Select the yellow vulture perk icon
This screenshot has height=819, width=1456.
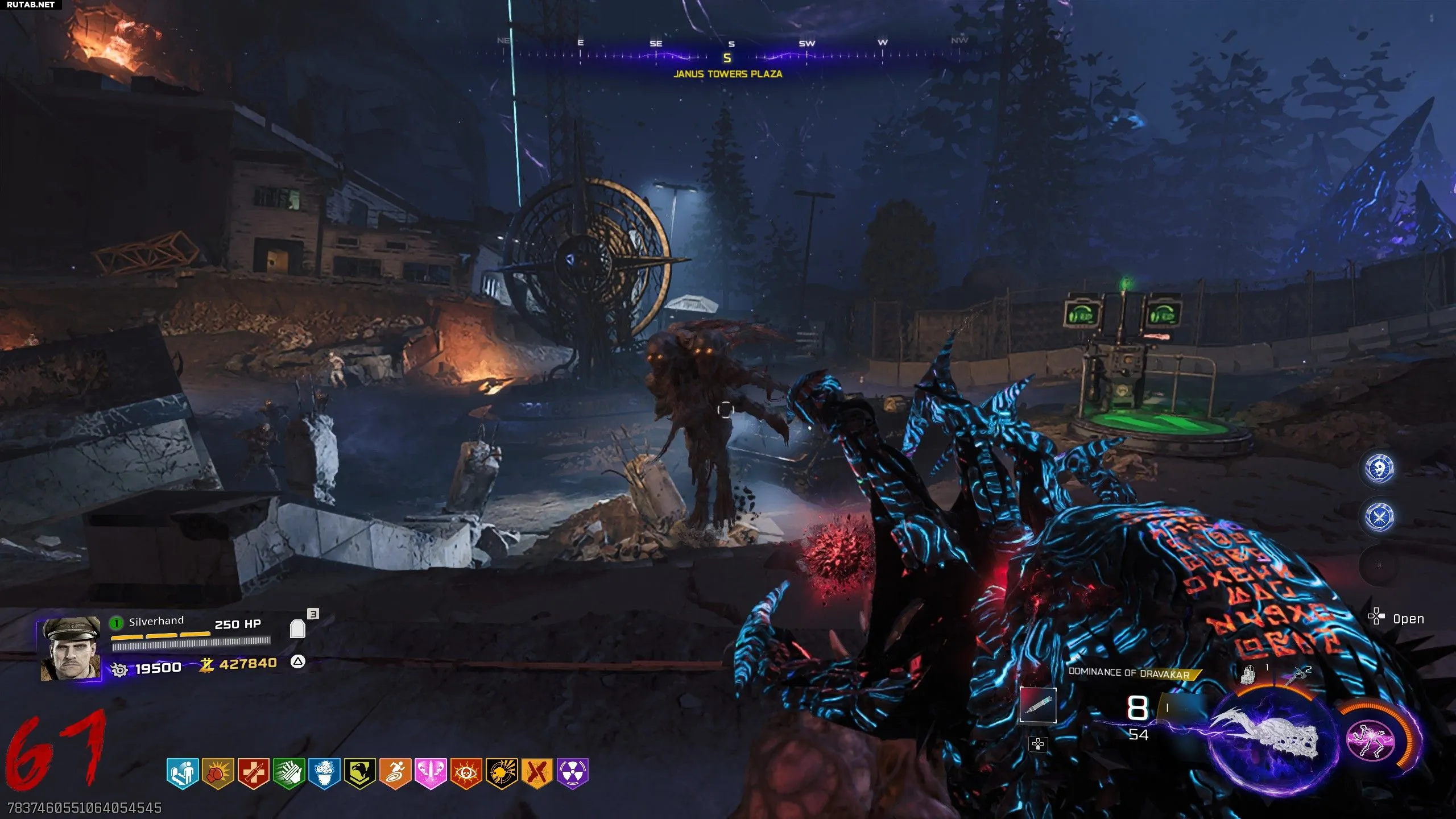[360, 773]
